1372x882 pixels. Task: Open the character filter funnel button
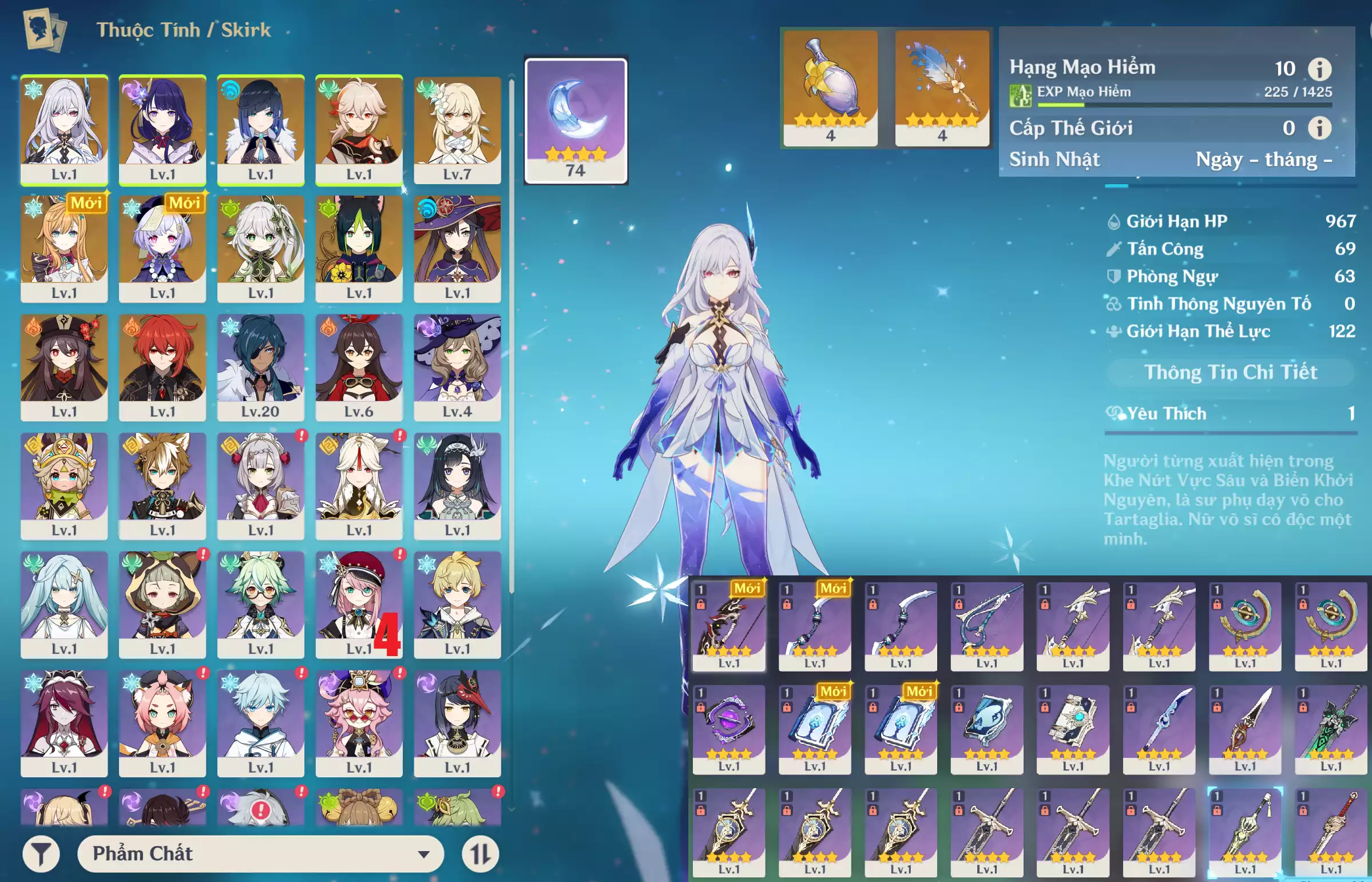(41, 855)
